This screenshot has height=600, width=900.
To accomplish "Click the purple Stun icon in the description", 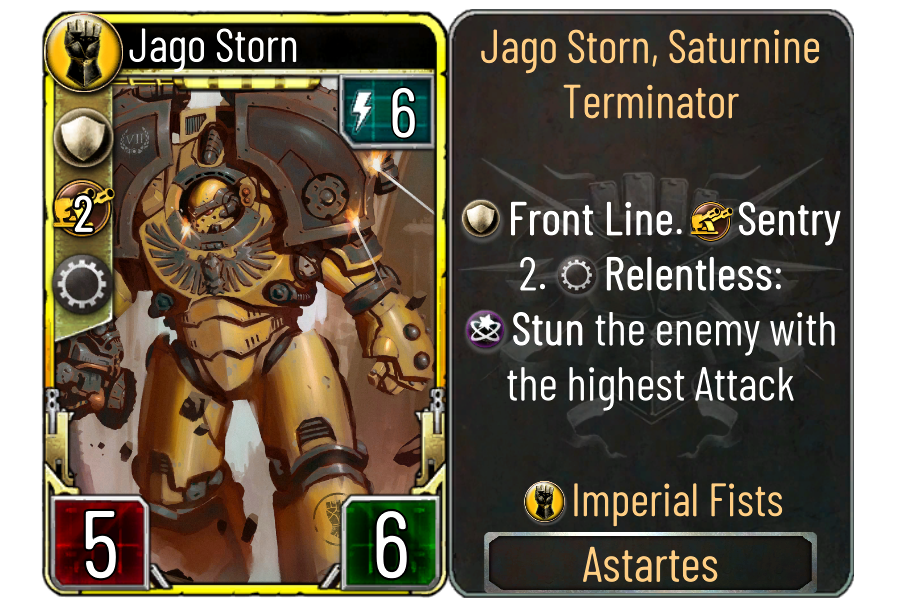I will coord(487,331).
